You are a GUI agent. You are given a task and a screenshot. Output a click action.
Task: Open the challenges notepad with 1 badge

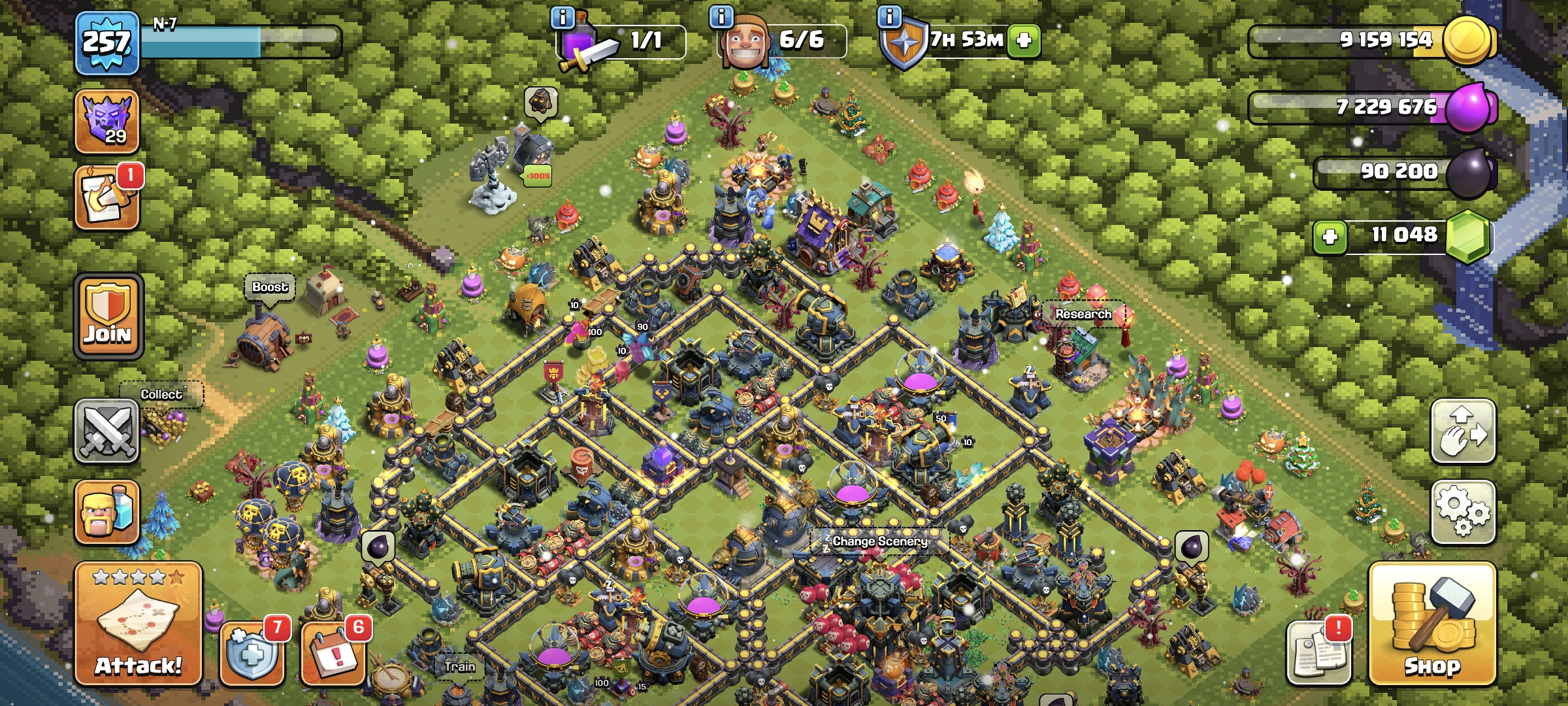(x=107, y=197)
